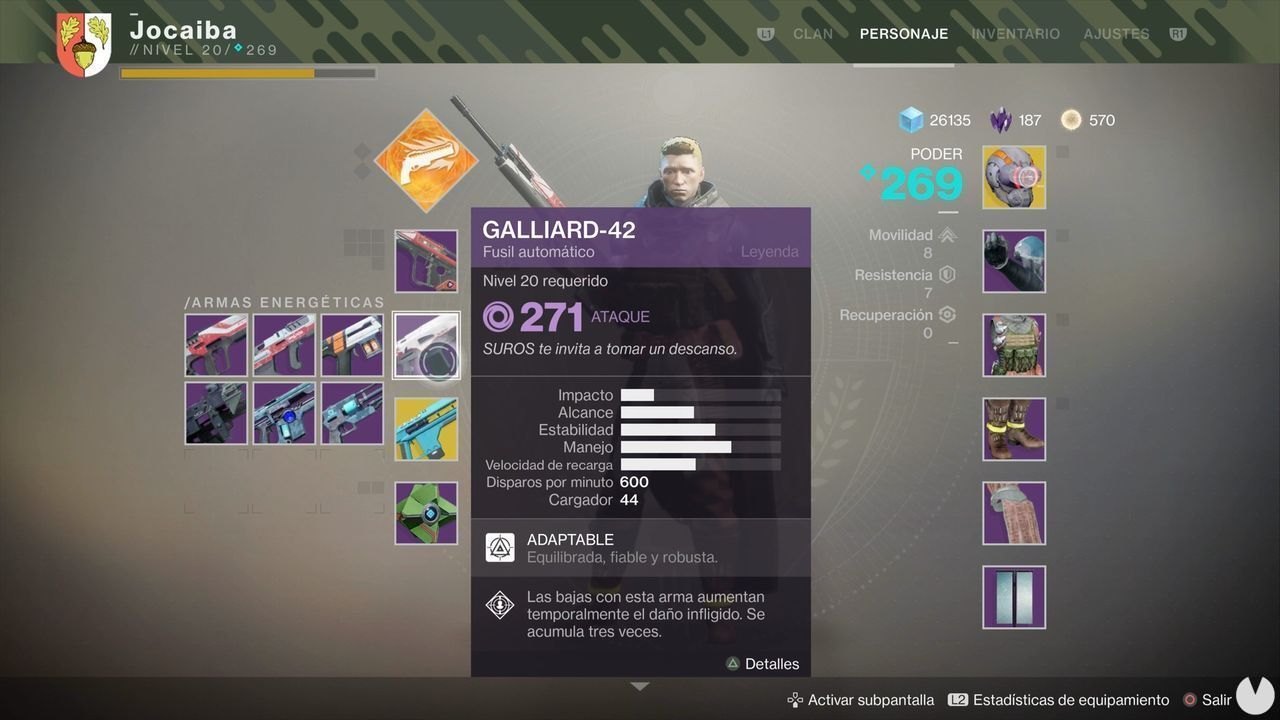The image size is (1280, 720).
Task: Switch to the INVENTARIO tab
Action: tap(1014, 33)
